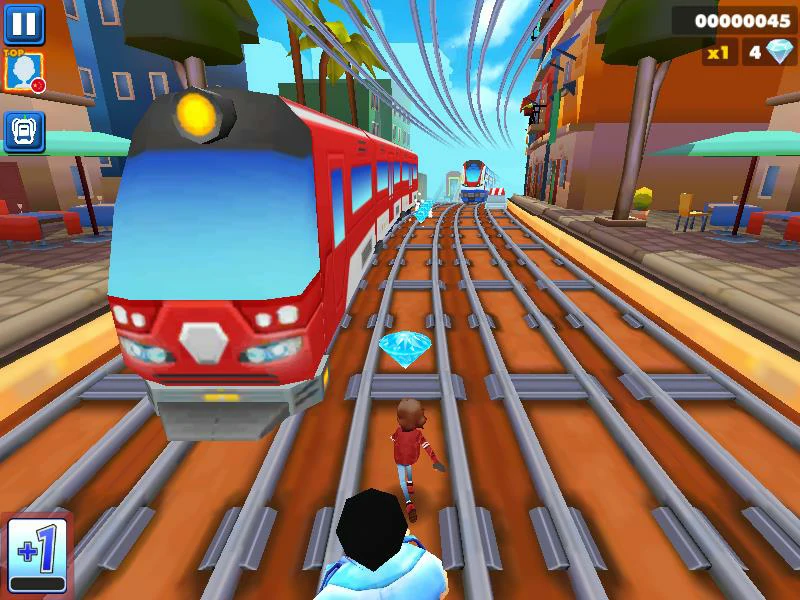Tap the train icon button
Image resolution: width=800 pixels, height=600 pixels.
(23, 131)
